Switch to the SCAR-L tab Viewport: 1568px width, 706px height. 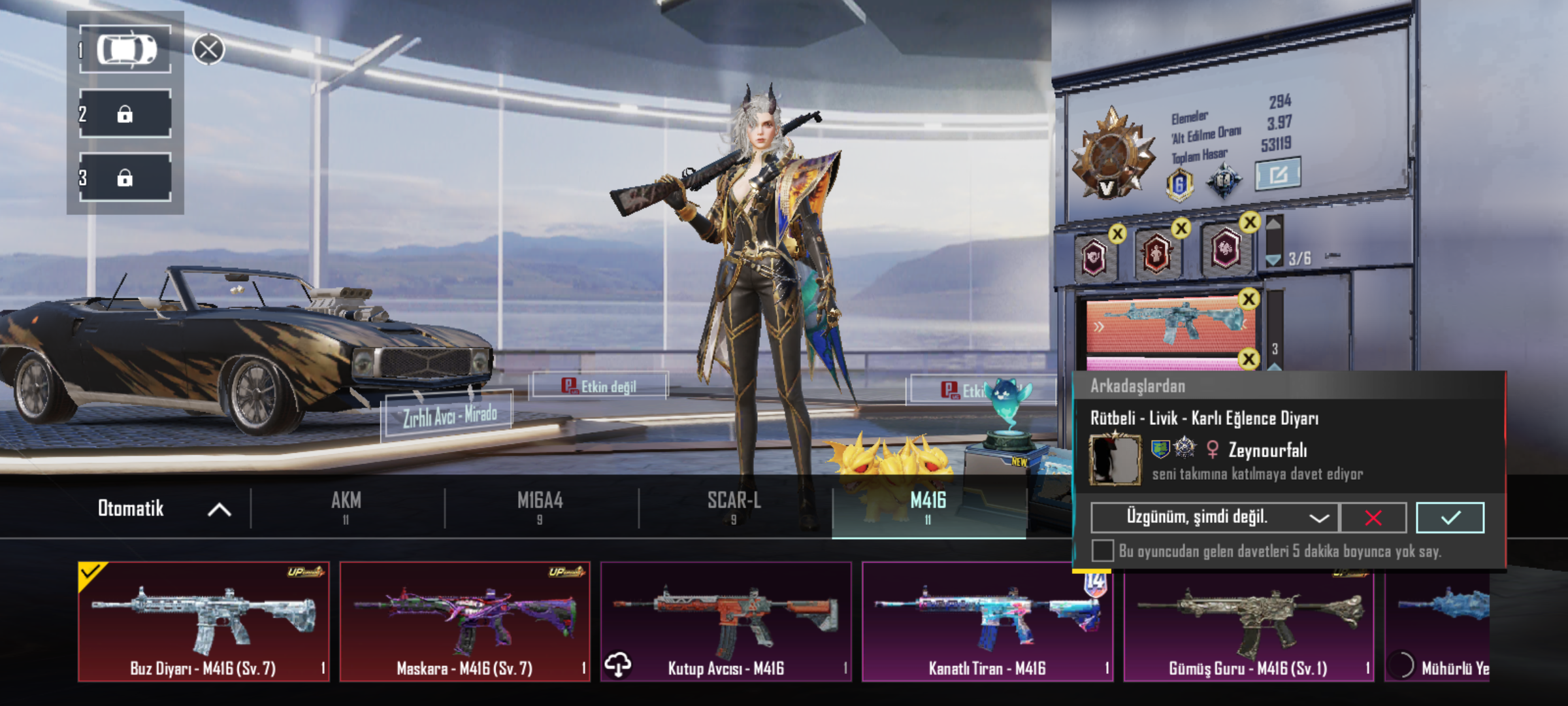[x=734, y=507]
